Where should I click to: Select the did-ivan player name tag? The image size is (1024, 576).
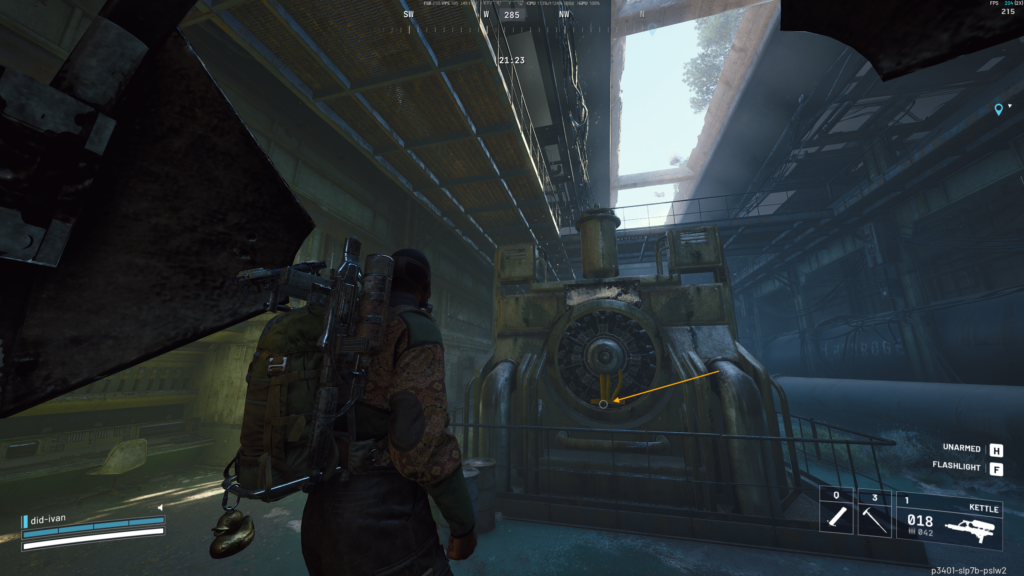click(x=50, y=520)
